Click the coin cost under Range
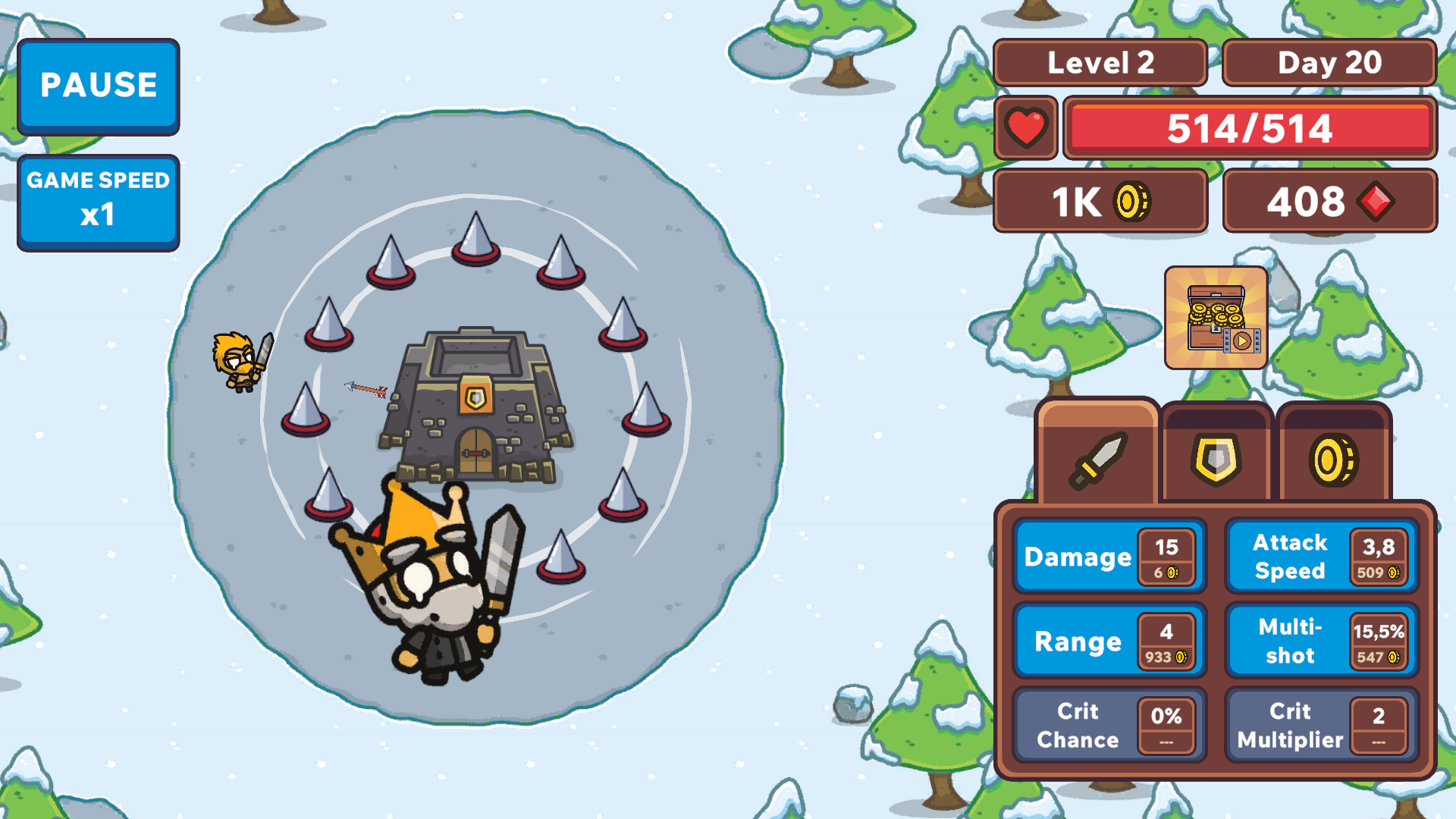Viewport: 1456px width, 819px height. coord(1166,658)
